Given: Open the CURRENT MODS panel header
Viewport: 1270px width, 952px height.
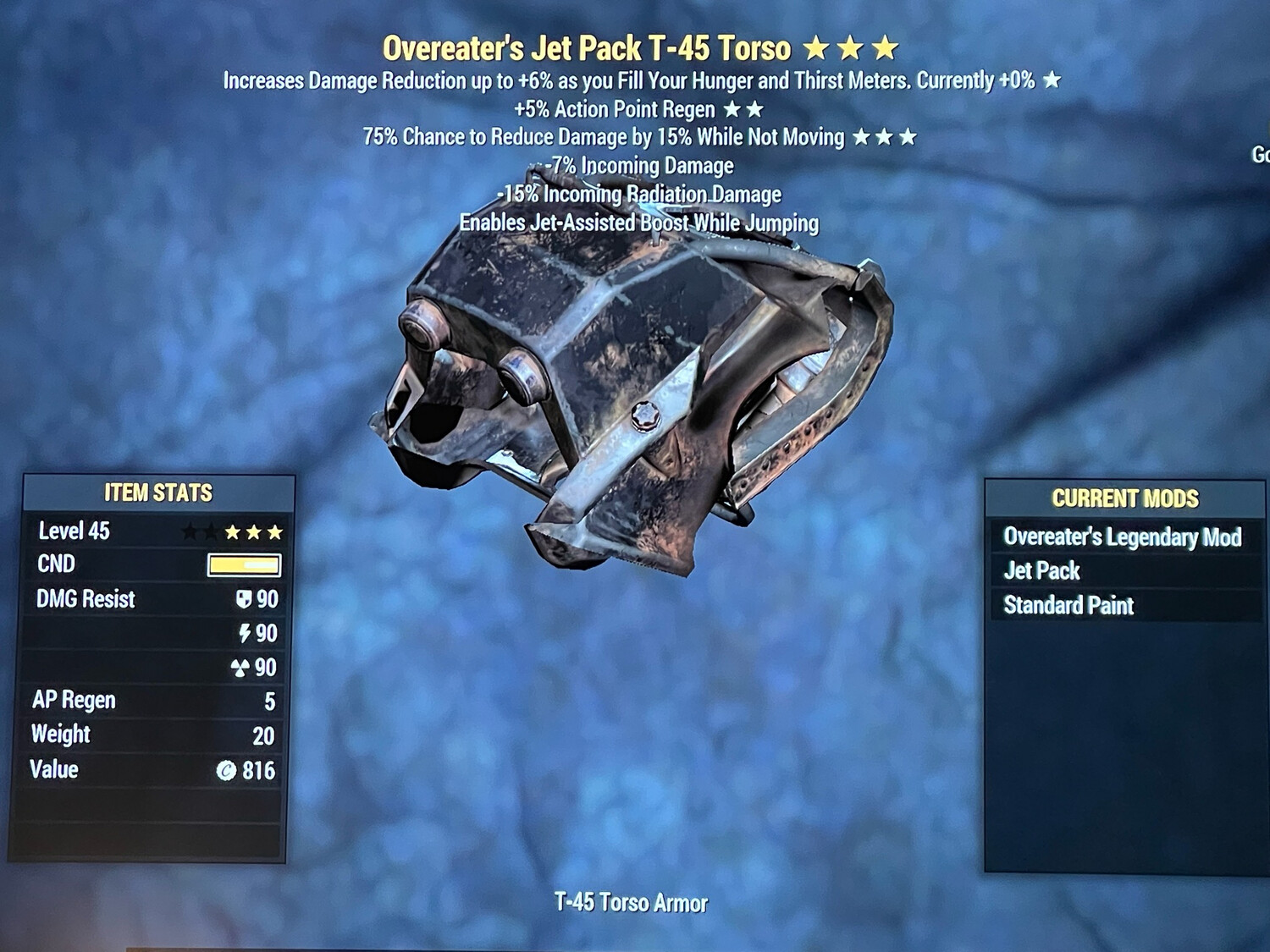Looking at the screenshot, I should pyautogui.click(x=1127, y=498).
